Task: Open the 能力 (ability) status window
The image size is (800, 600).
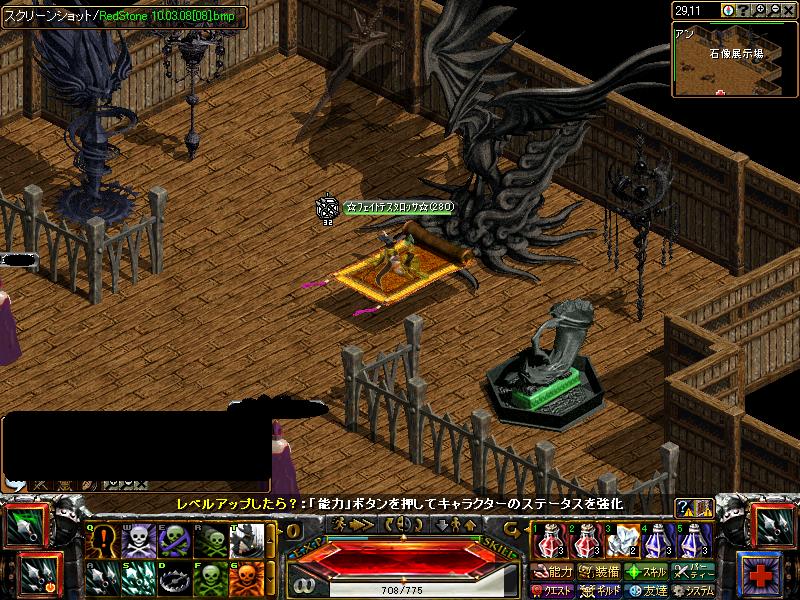Action: [x=553, y=572]
